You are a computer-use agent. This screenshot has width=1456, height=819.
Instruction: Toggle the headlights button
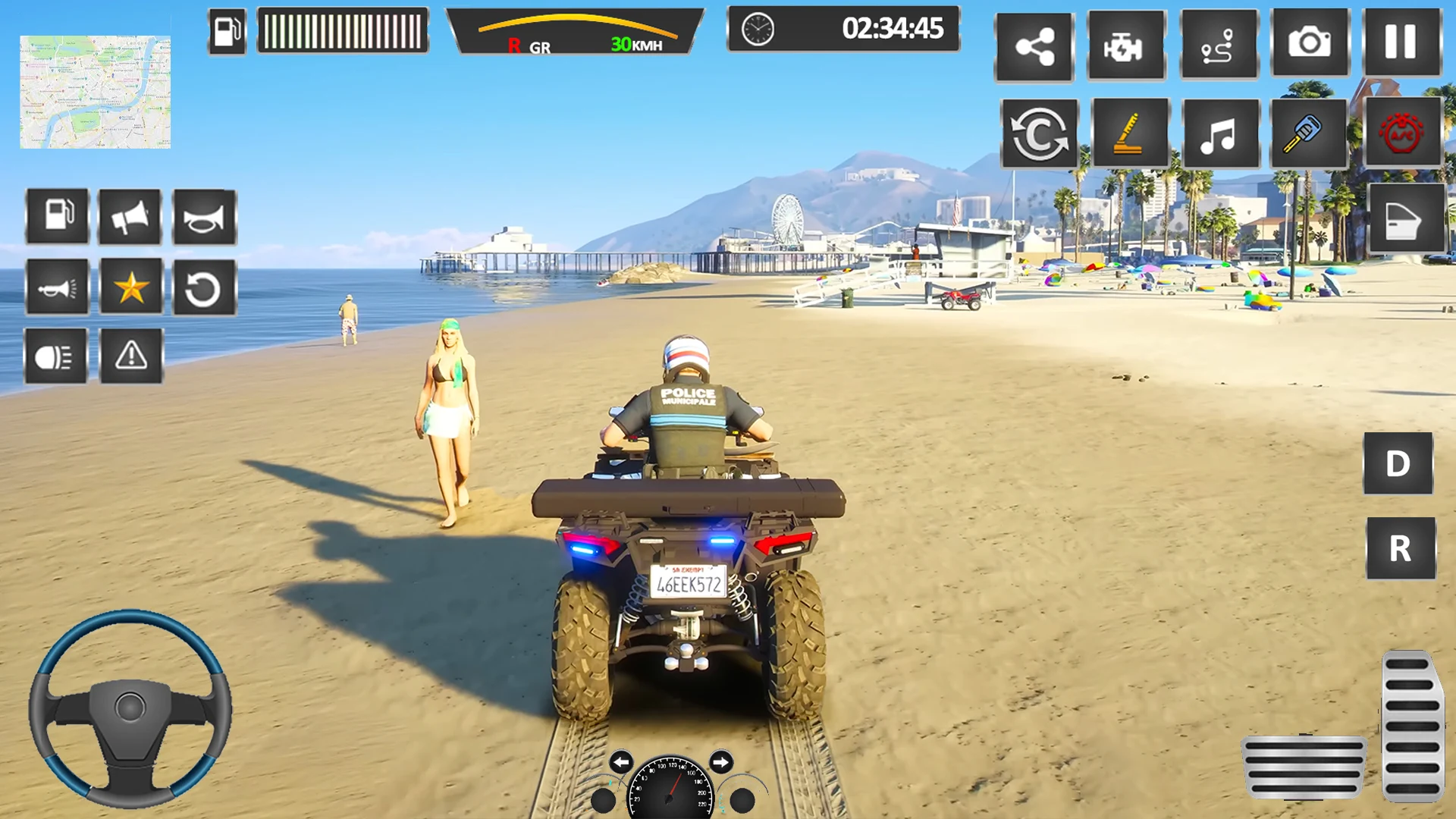pos(55,356)
